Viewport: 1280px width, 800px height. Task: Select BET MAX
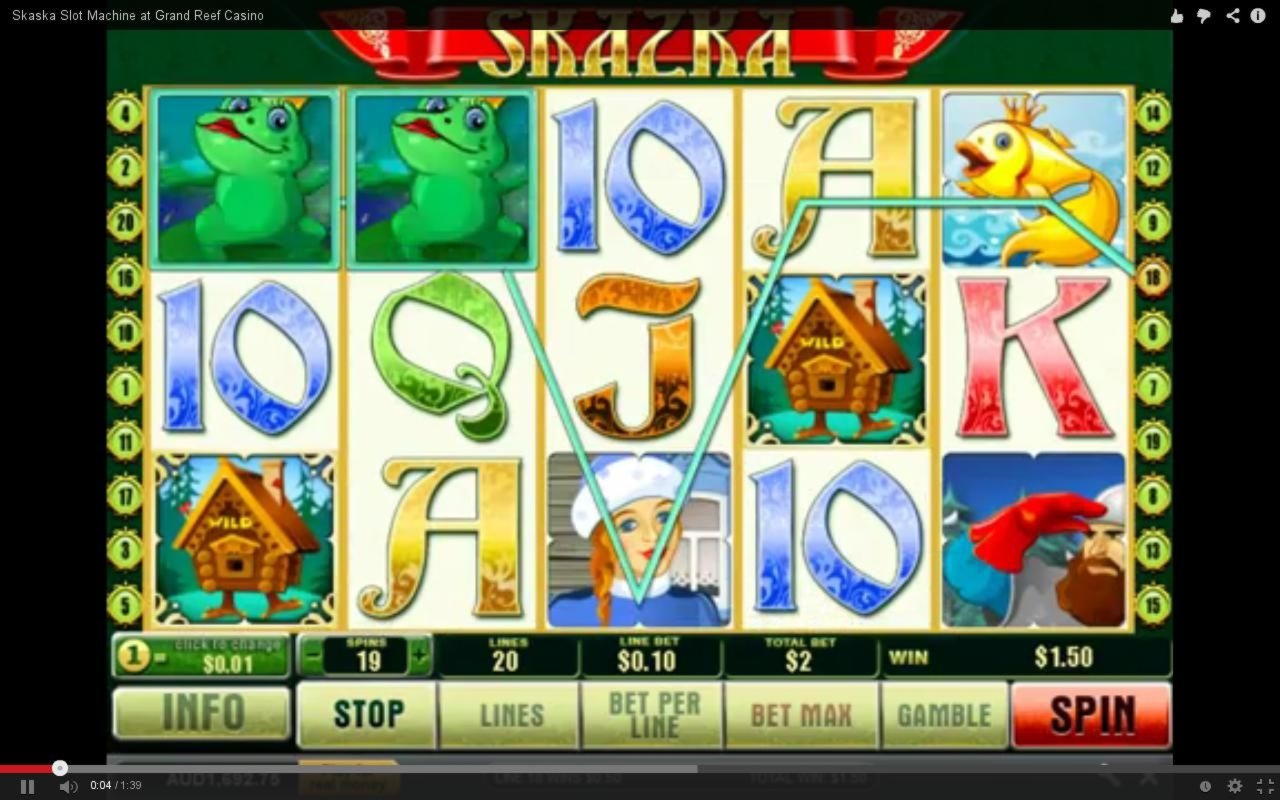tap(800, 714)
